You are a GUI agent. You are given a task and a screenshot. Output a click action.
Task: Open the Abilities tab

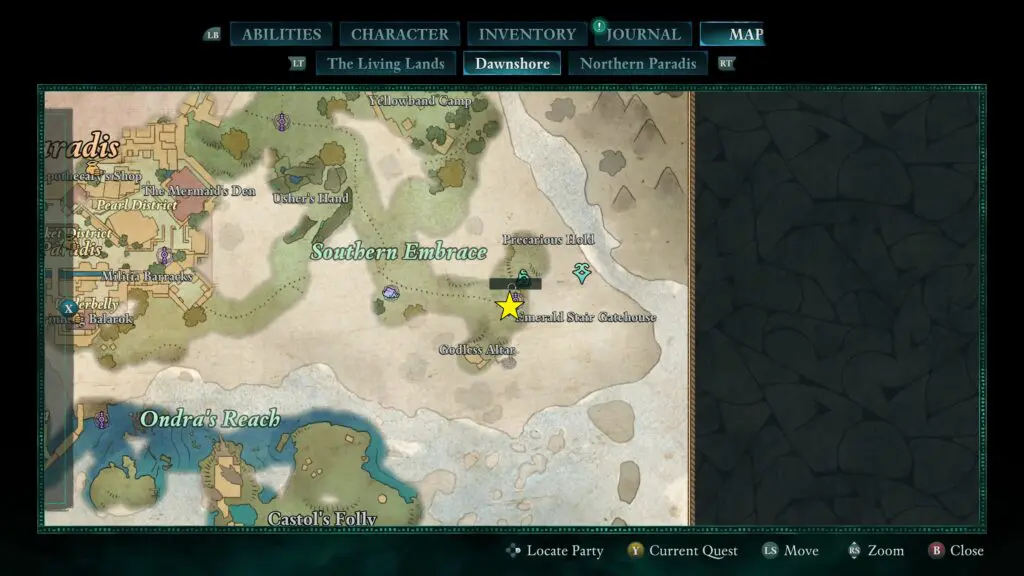(x=281, y=34)
